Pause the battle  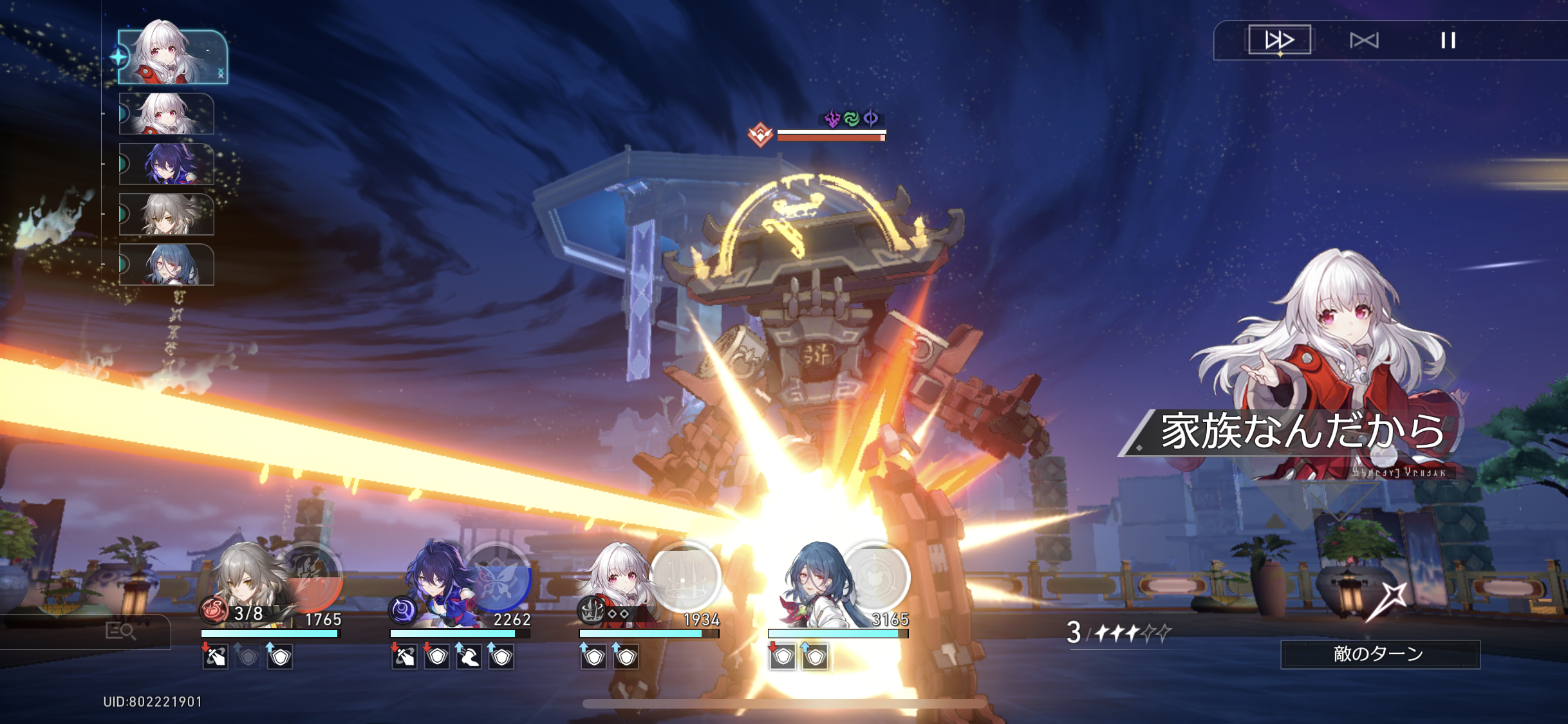(x=1448, y=41)
